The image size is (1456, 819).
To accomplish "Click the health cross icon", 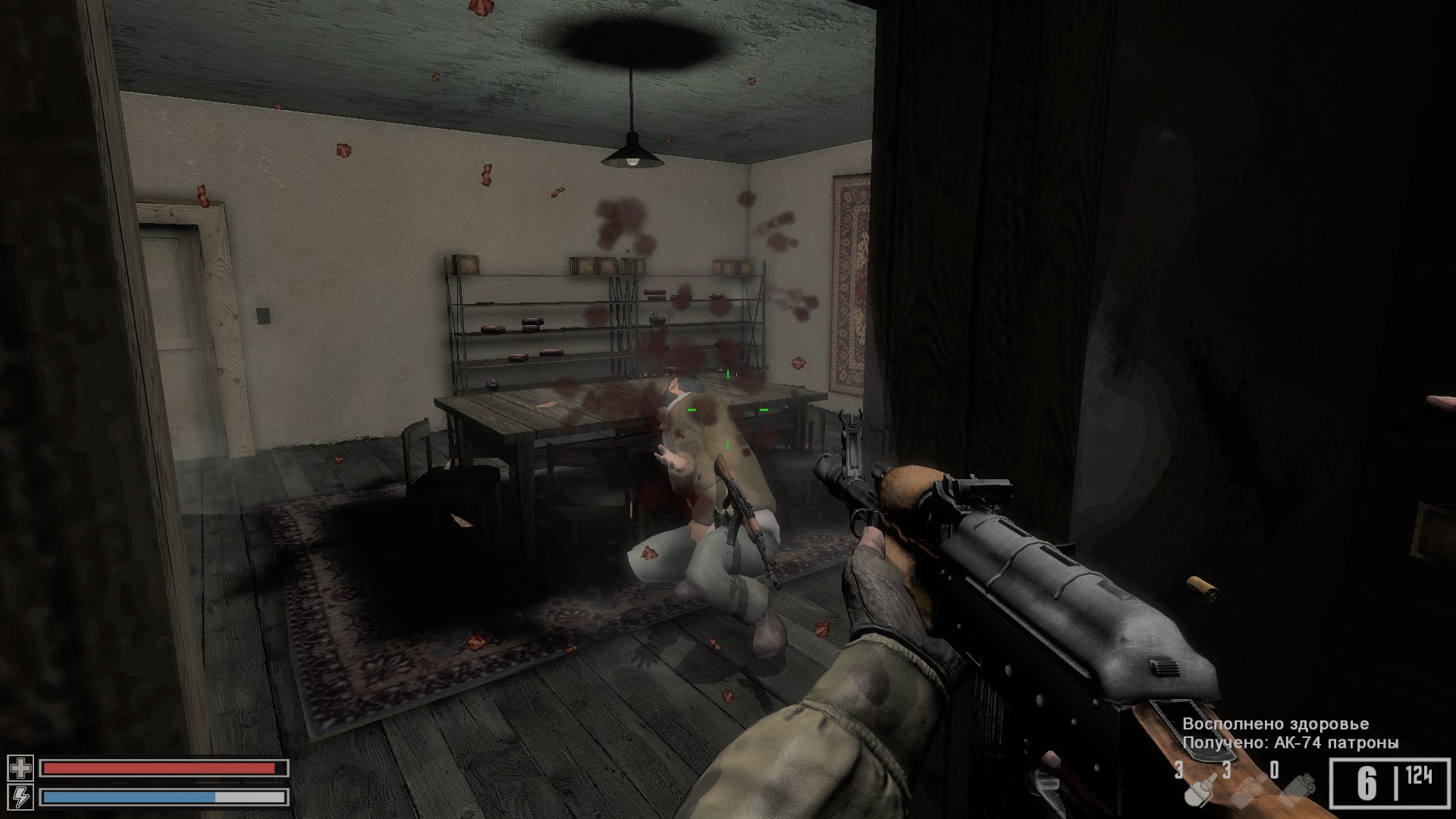I will point(20,768).
